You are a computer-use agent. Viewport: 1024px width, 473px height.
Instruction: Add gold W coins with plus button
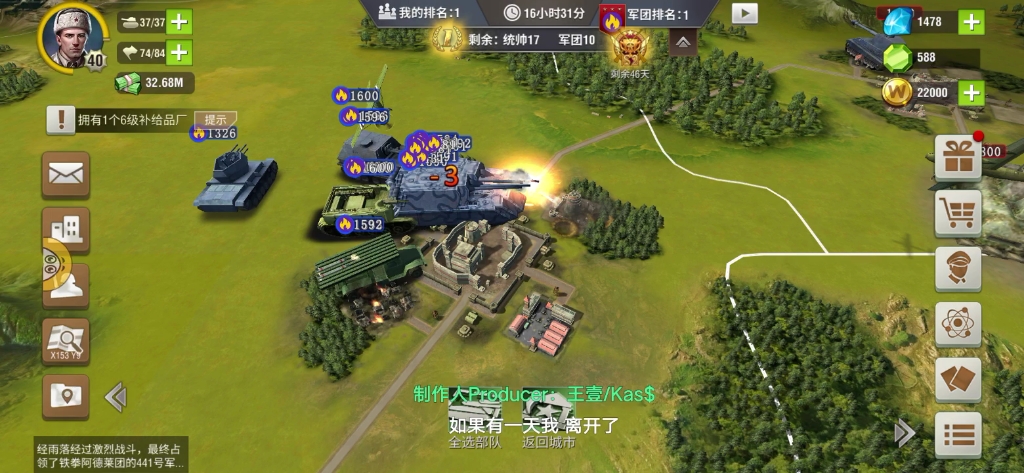(970, 93)
